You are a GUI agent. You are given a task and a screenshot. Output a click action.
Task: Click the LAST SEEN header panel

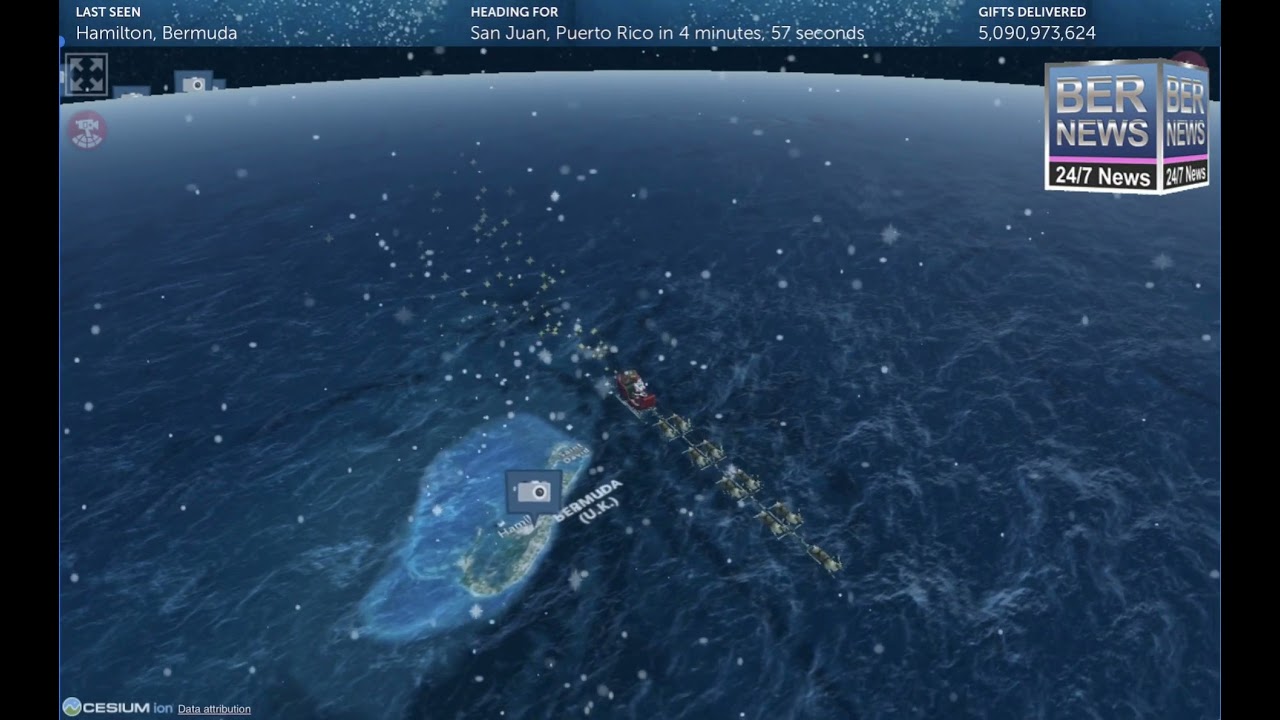pos(155,22)
